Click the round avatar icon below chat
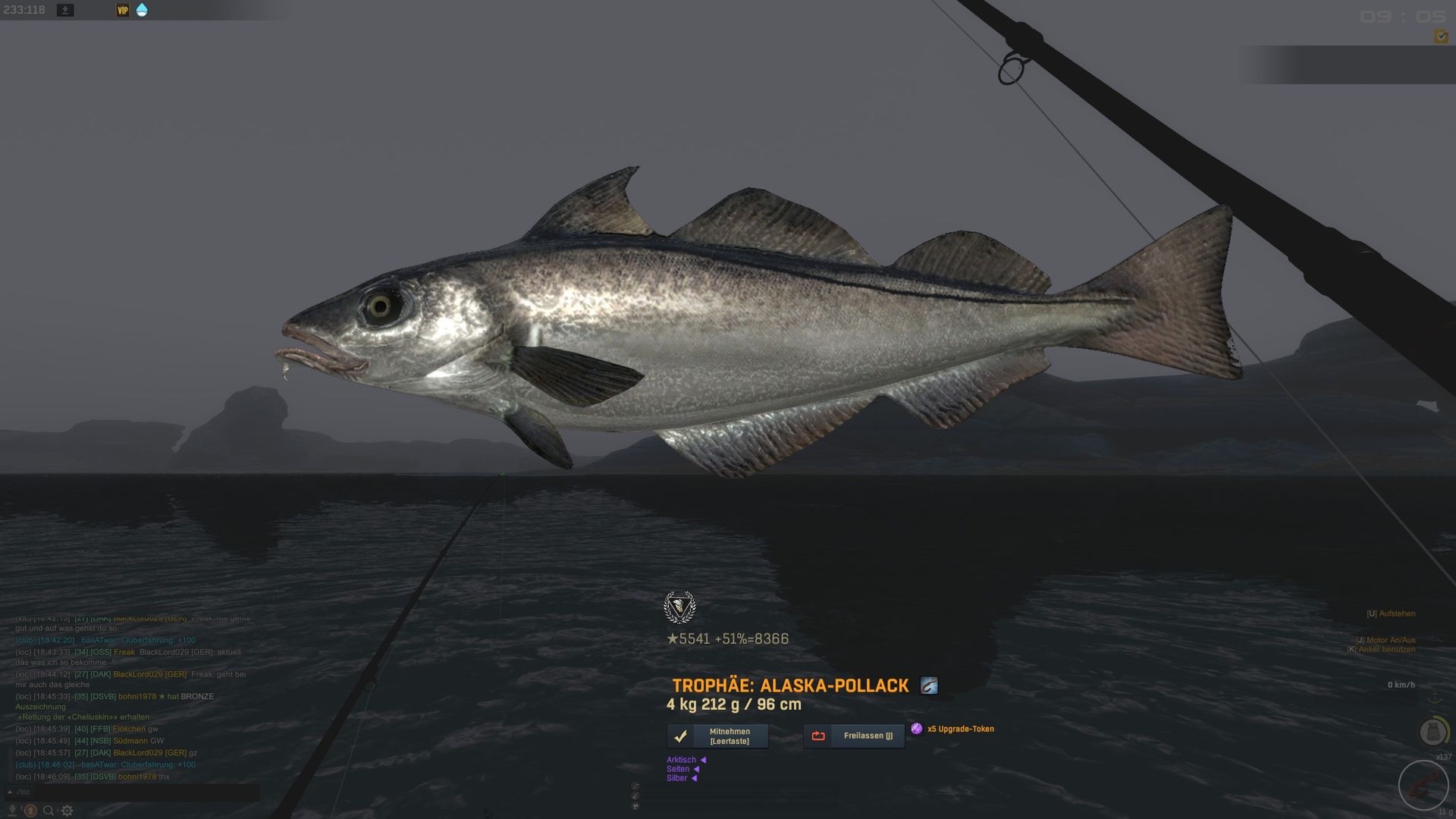Image resolution: width=1456 pixels, height=819 pixels. coord(30,811)
